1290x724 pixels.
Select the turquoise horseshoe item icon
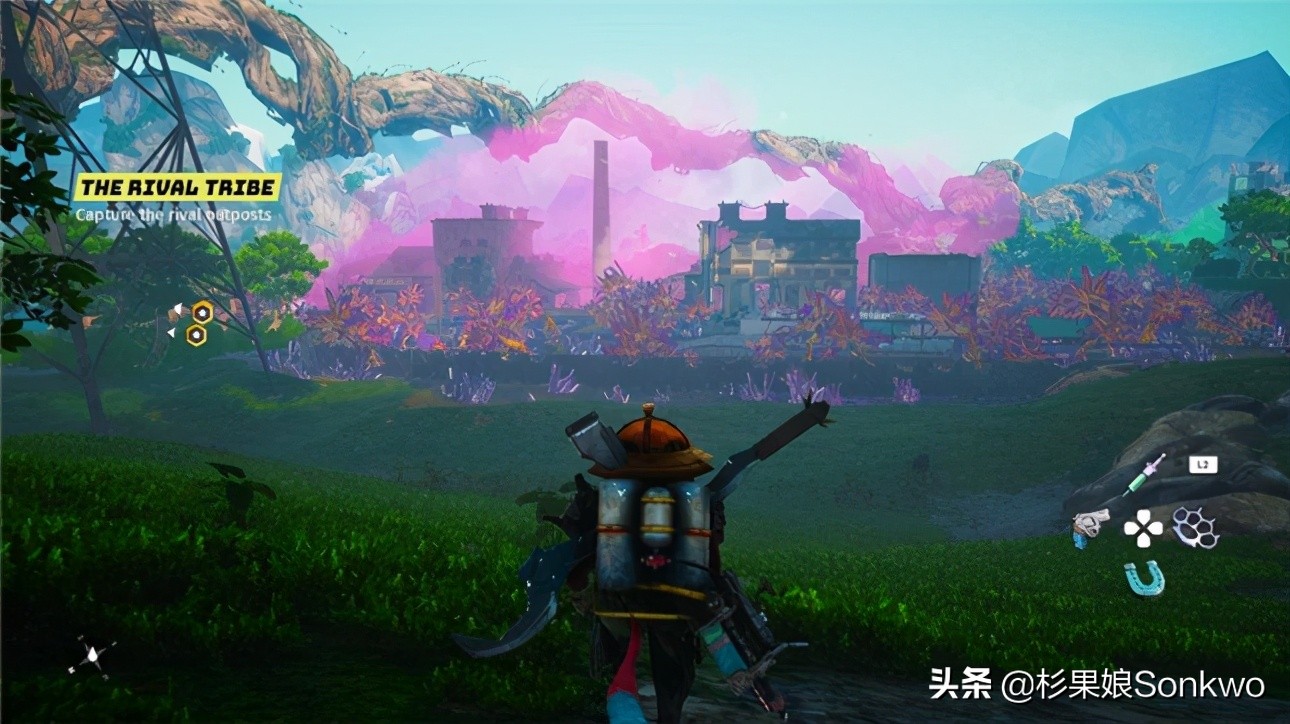(x=1143, y=577)
